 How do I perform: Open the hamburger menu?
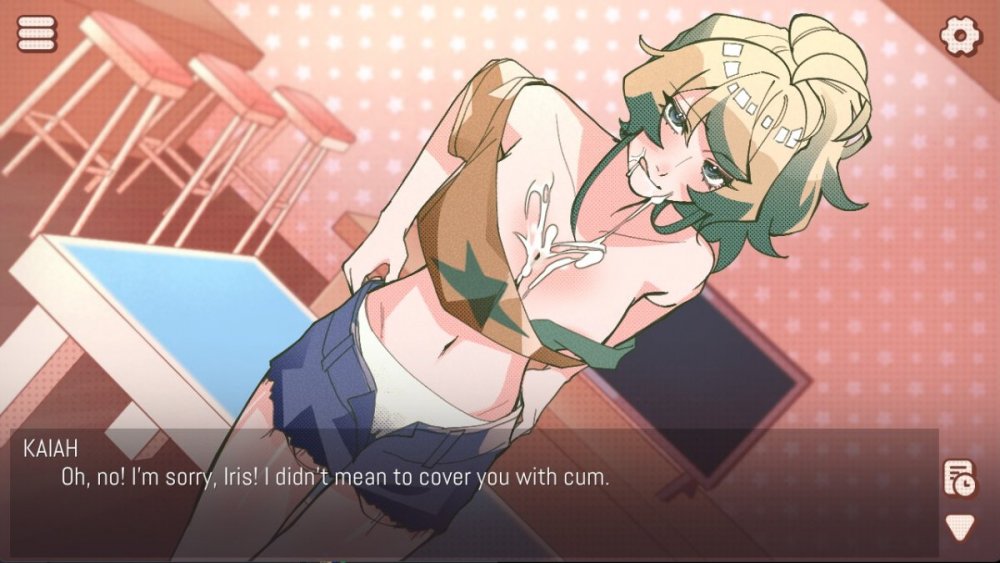pos(37,34)
